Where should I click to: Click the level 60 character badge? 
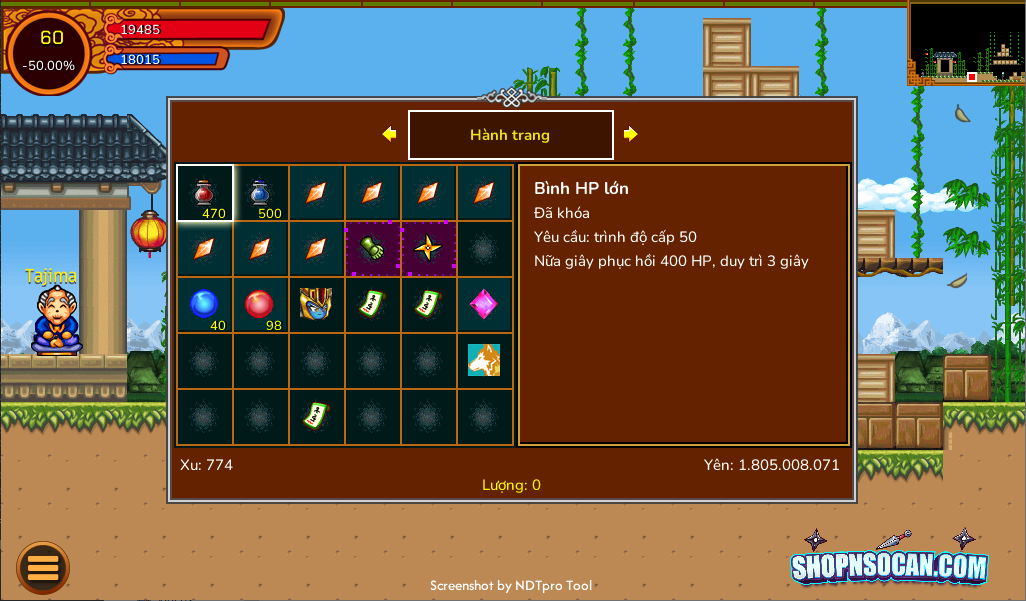pyautogui.click(x=50, y=51)
